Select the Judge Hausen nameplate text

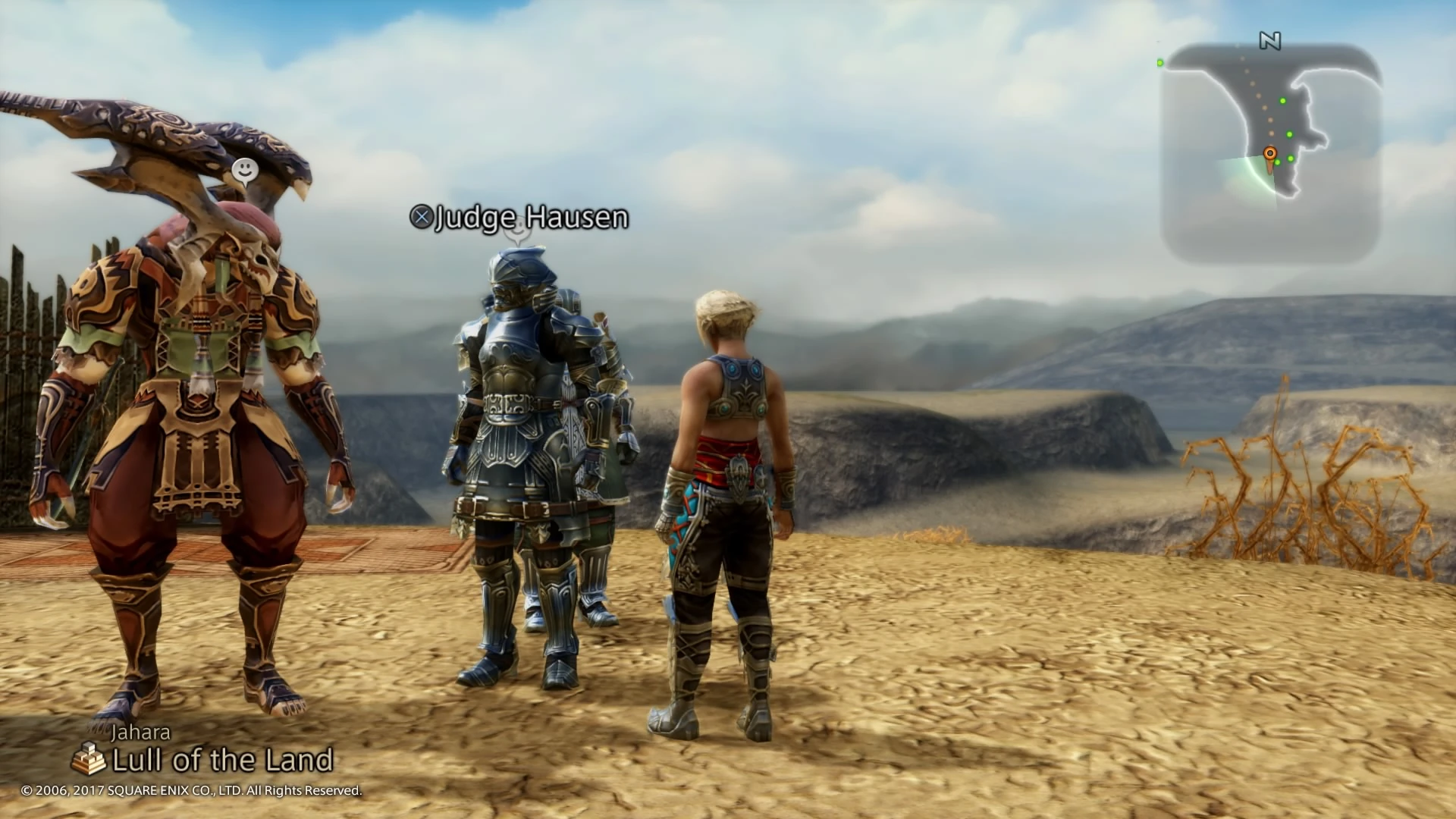coord(531,219)
